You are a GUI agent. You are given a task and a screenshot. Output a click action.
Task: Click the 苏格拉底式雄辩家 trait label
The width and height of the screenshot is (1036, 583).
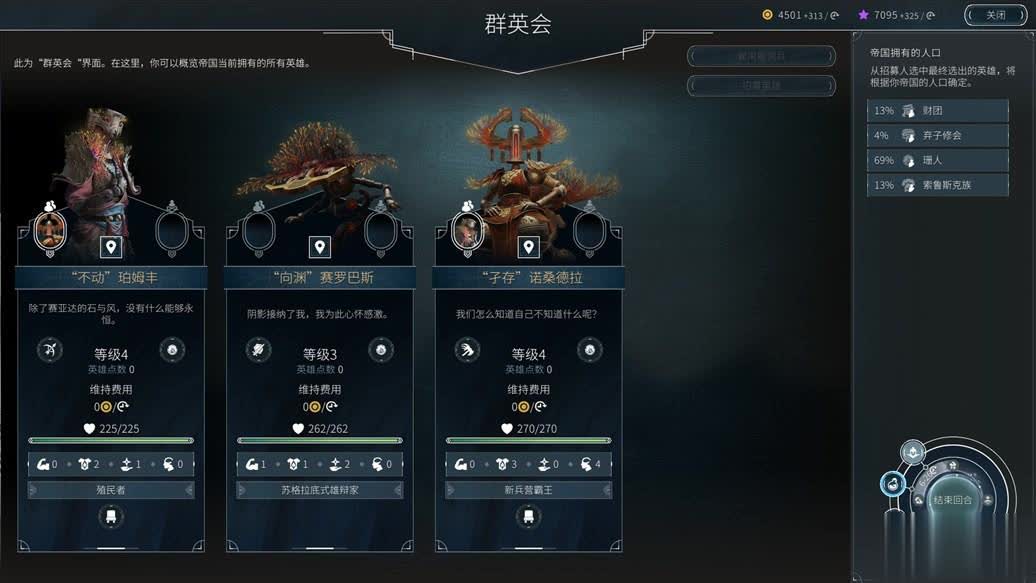point(319,490)
